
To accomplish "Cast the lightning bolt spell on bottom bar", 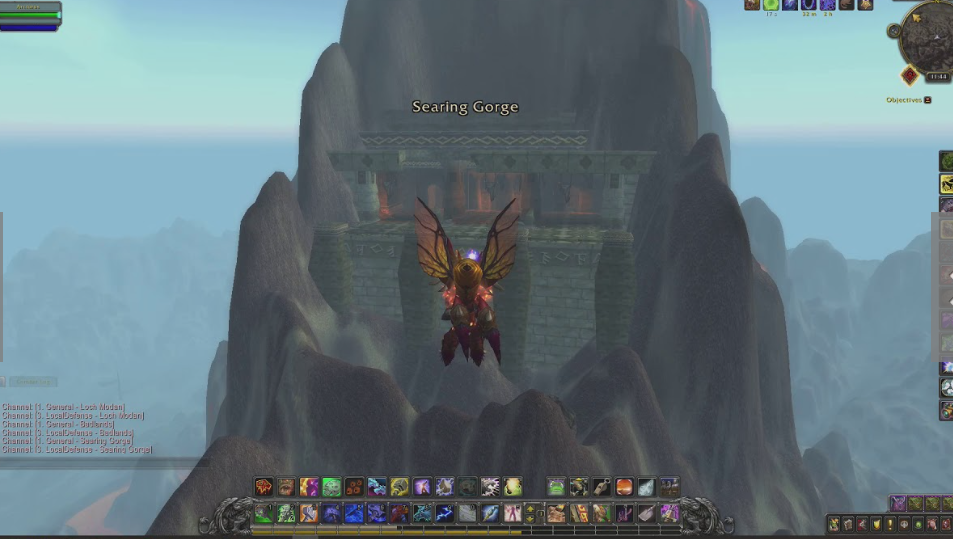I will (444, 513).
